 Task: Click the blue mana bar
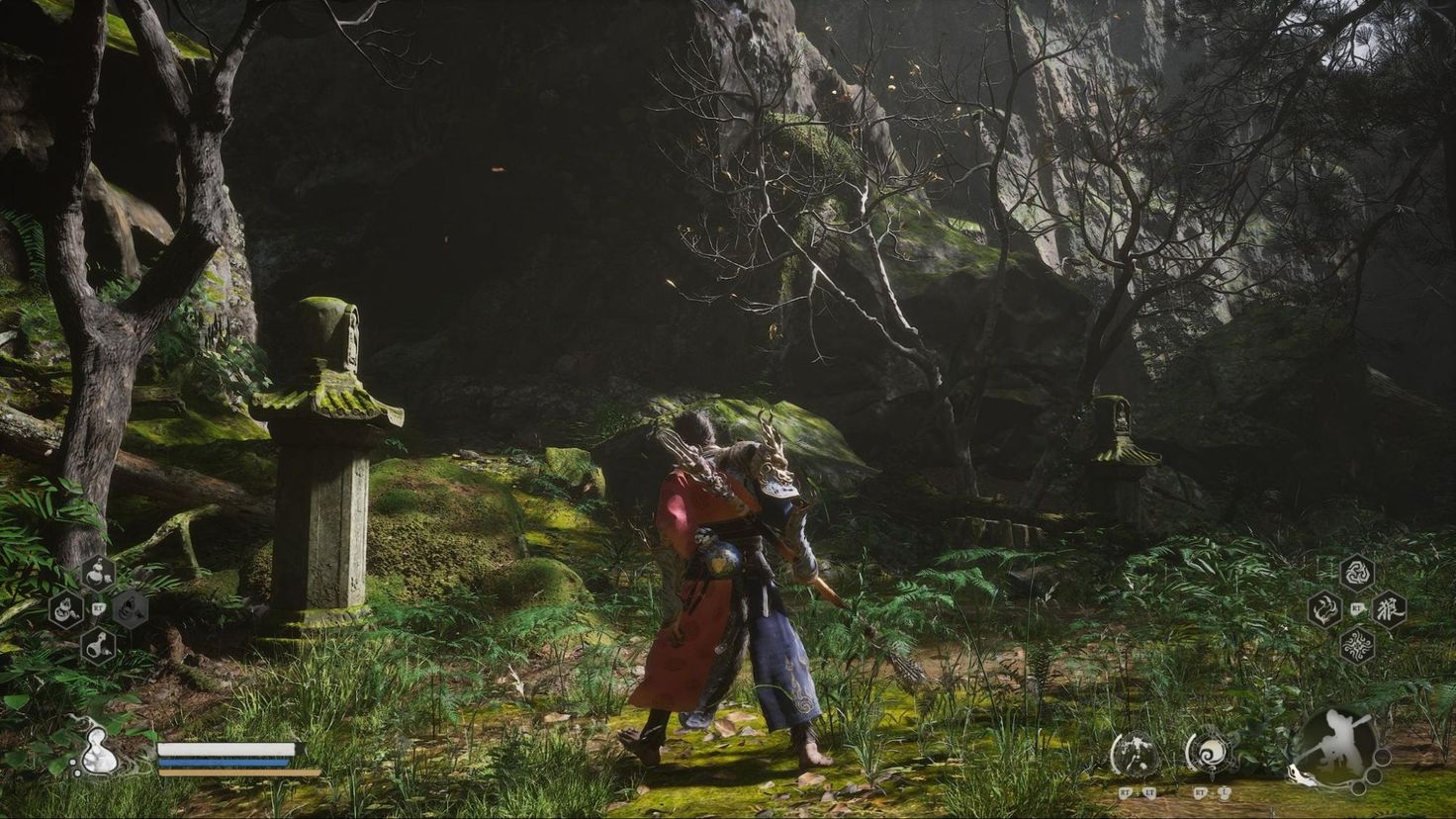click(227, 763)
